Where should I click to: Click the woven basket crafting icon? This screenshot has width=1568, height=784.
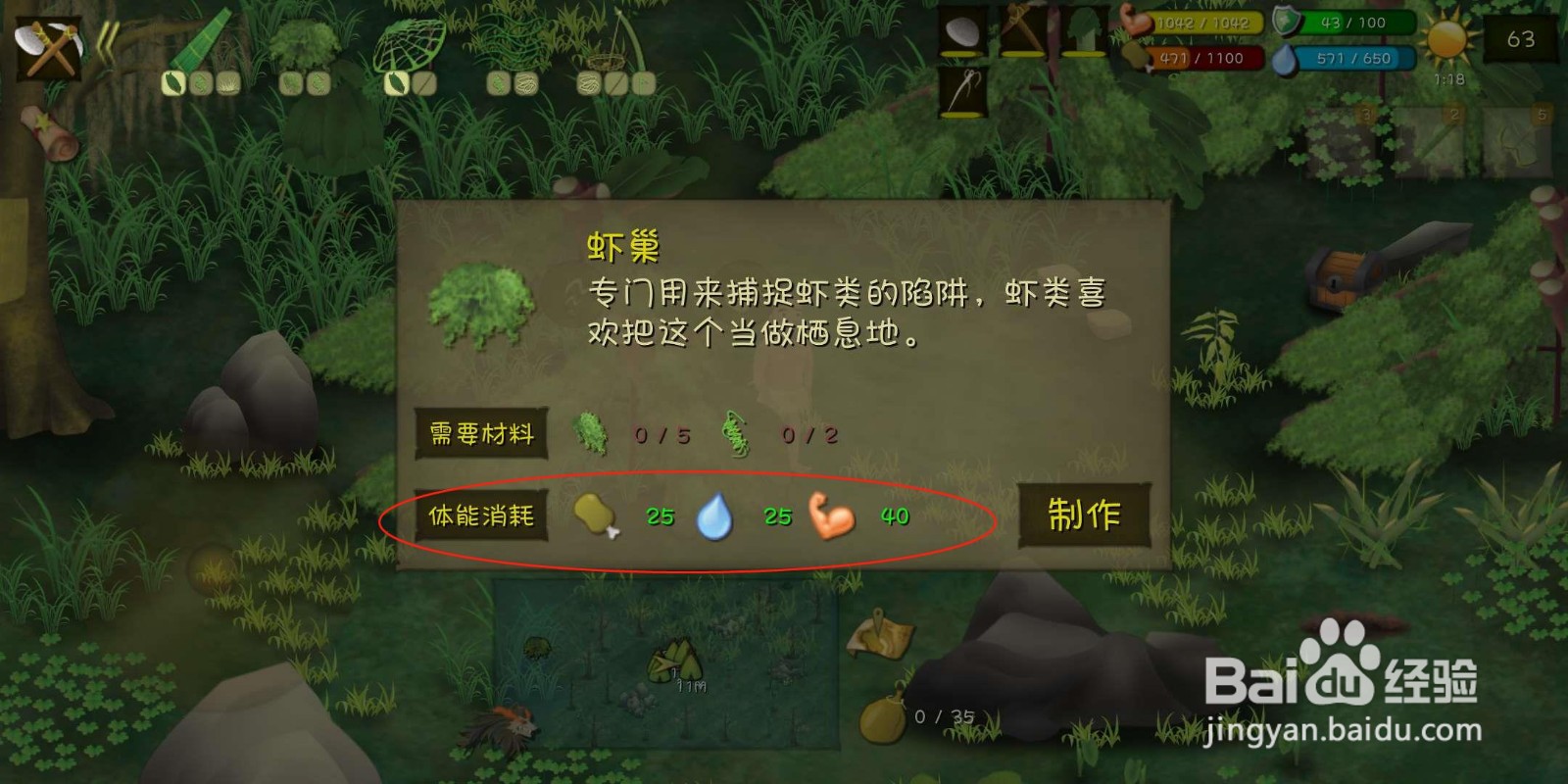pos(608,59)
